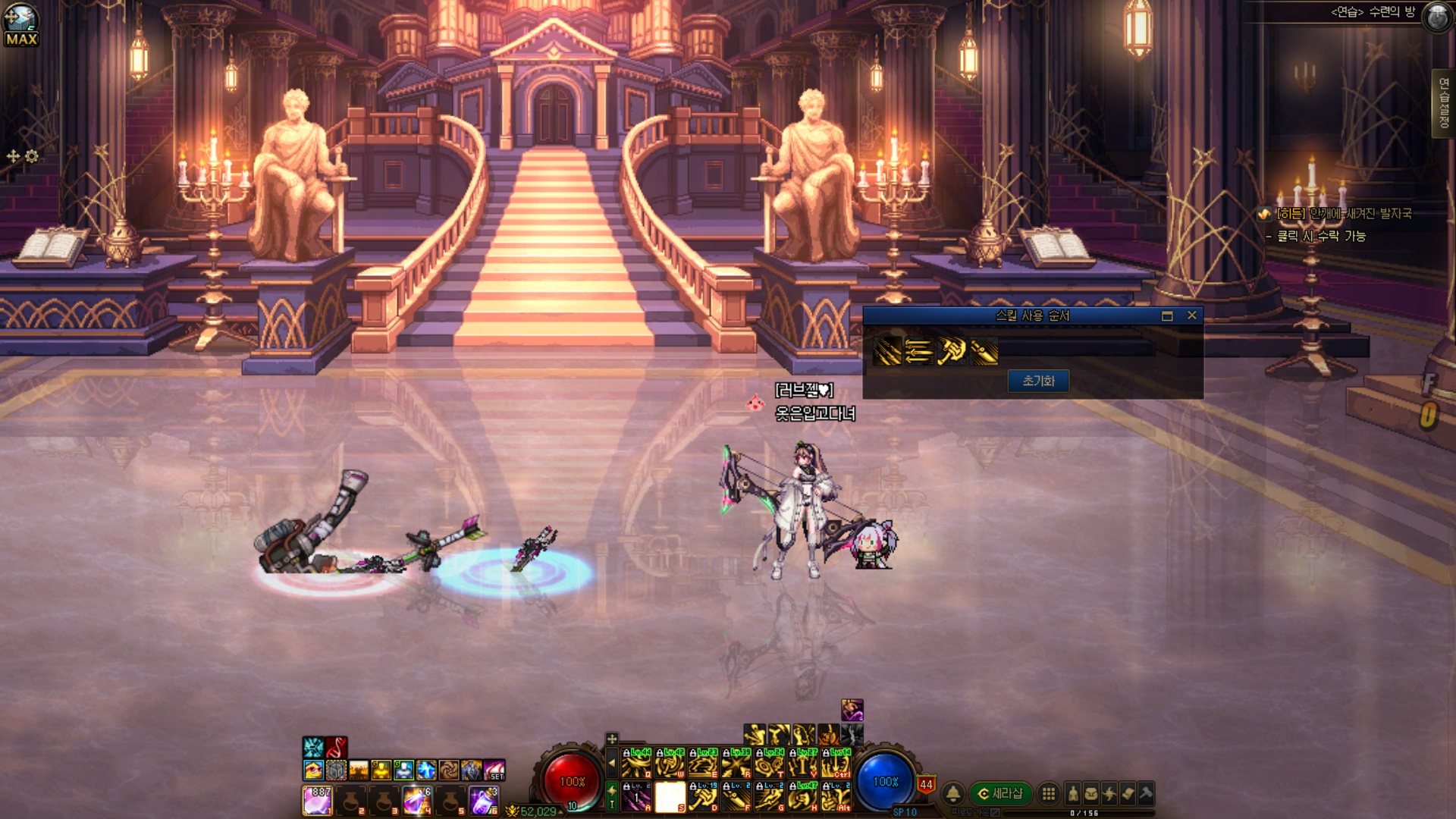Minimize the skill order window
Viewport: 1456px width, 819px height.
coord(1167,315)
